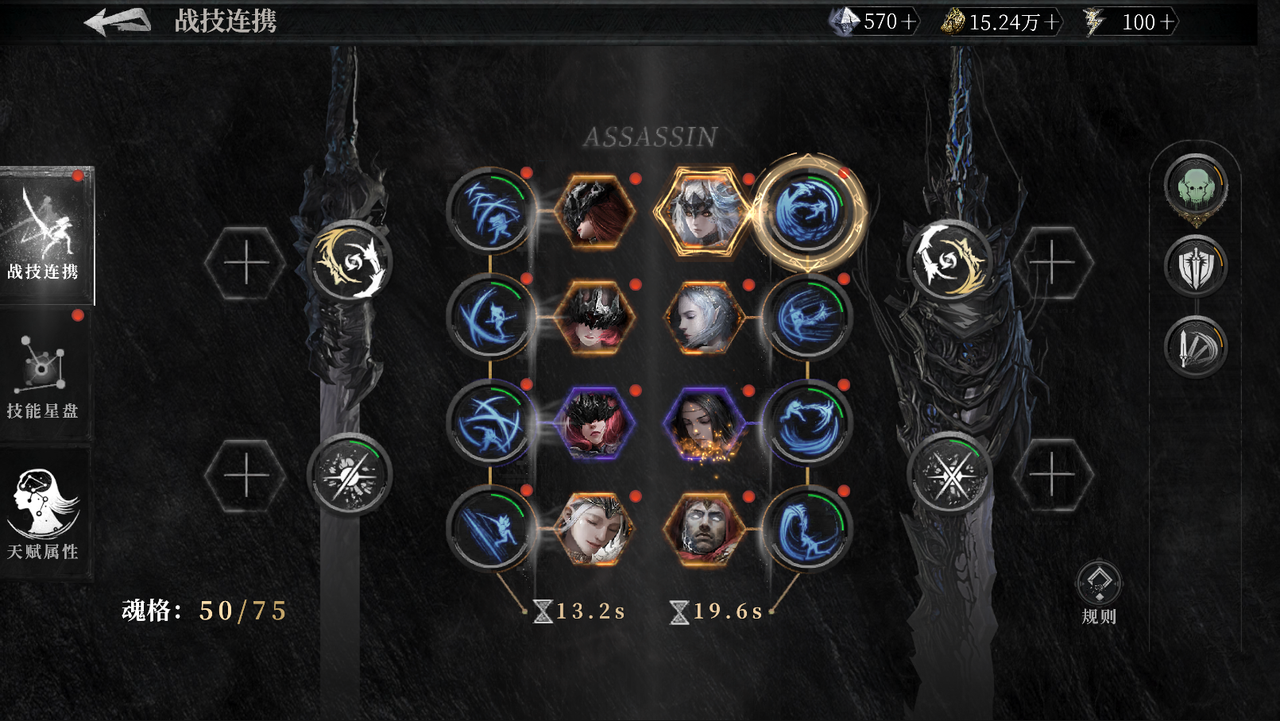Add more diamonds with the 570 plus
Image resolution: width=1280 pixels, height=721 pixels.
[x=908, y=22]
